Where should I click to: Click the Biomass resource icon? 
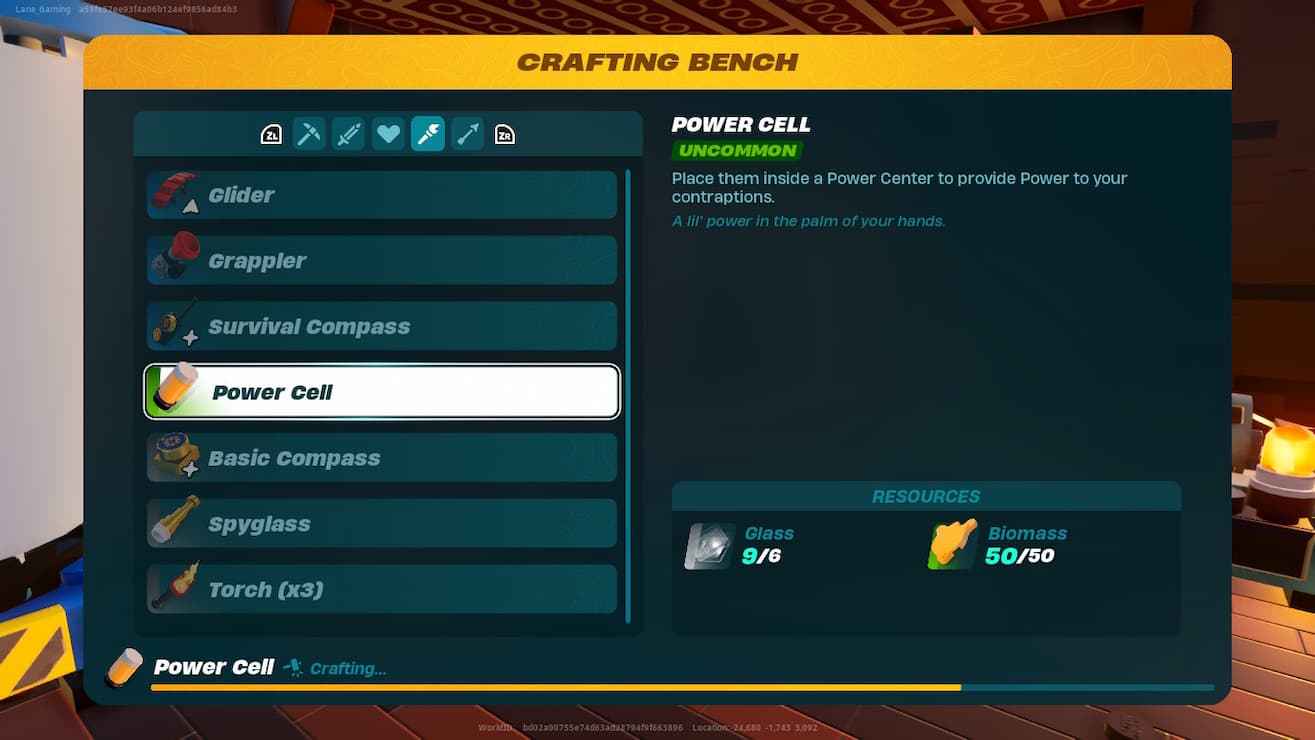click(x=950, y=544)
